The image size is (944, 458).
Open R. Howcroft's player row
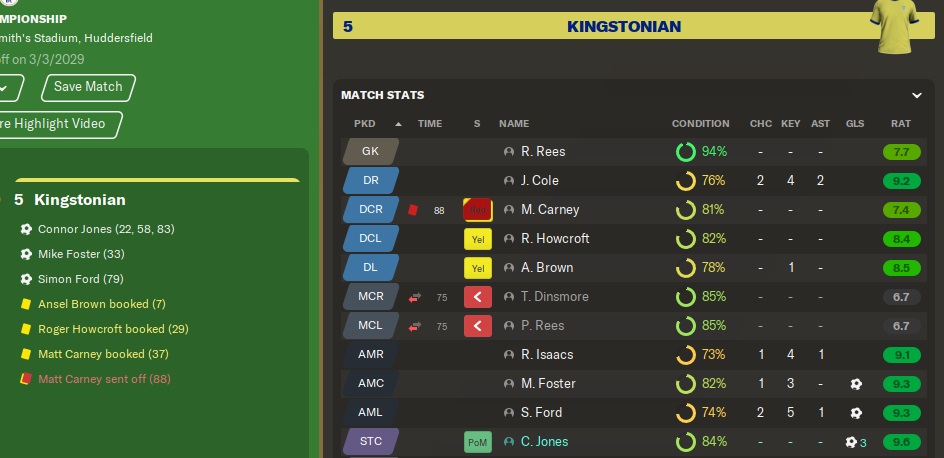point(555,239)
